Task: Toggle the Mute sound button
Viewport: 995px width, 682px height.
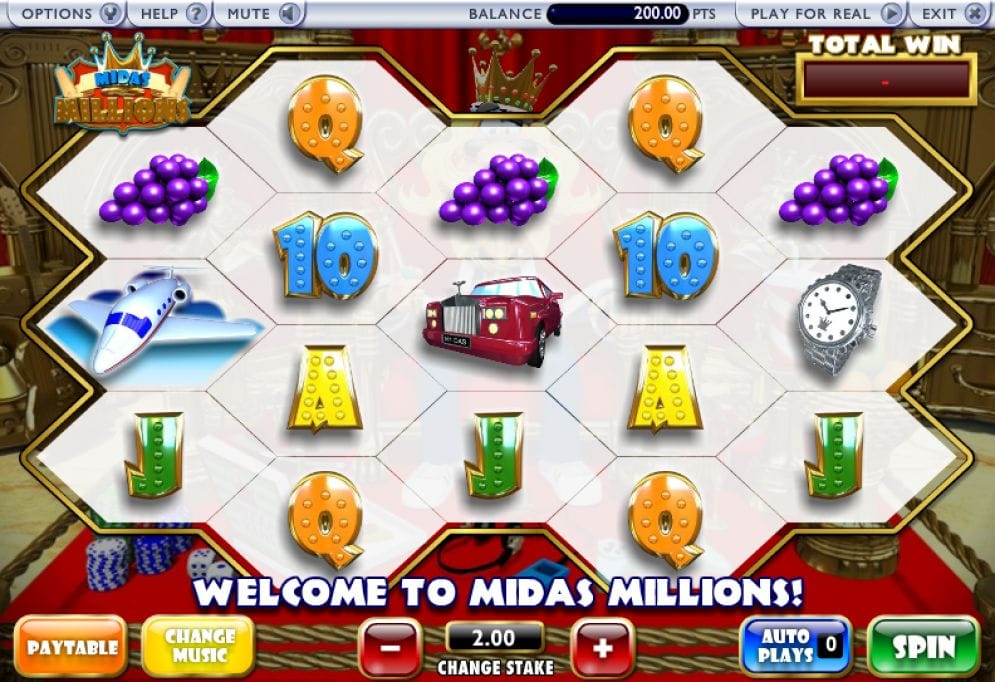Action: tap(261, 14)
